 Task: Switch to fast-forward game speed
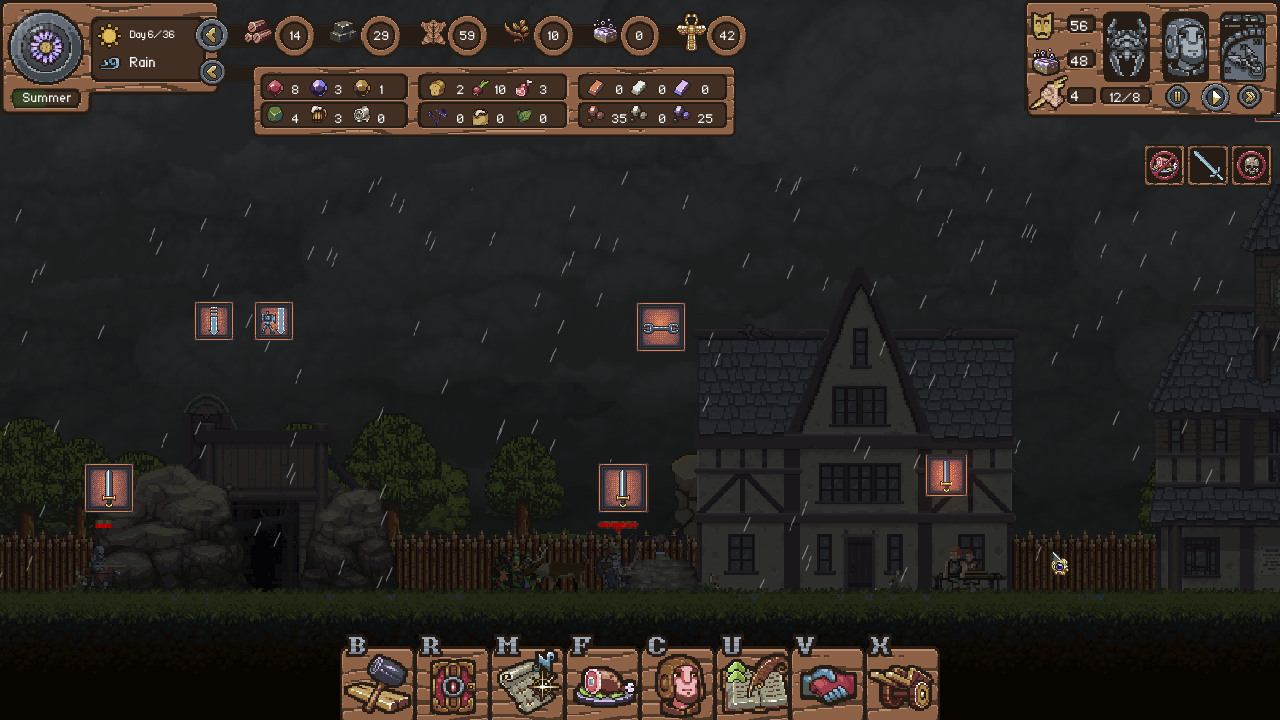click(1249, 97)
